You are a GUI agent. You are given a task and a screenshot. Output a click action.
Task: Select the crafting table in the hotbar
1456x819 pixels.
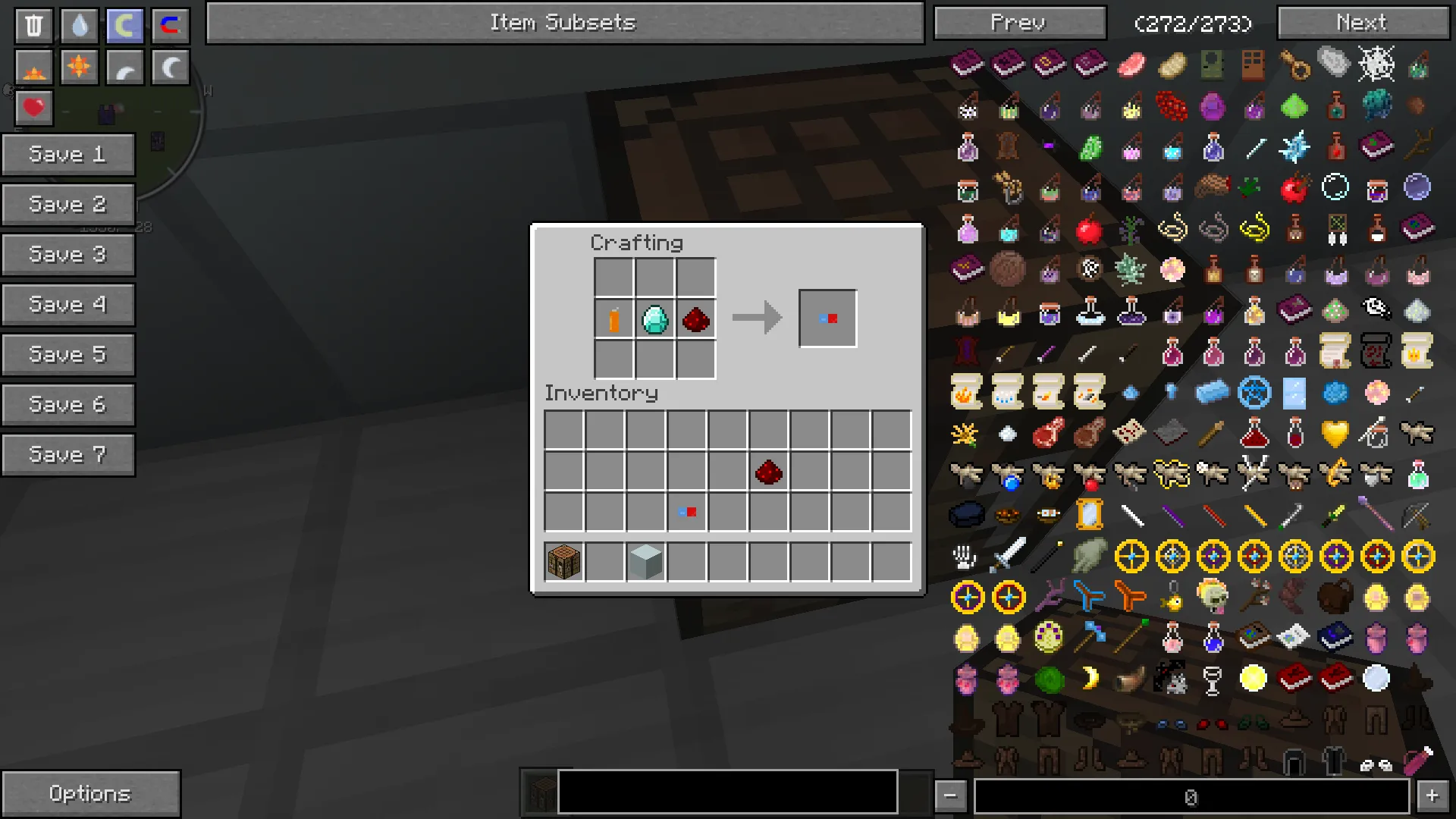(563, 560)
